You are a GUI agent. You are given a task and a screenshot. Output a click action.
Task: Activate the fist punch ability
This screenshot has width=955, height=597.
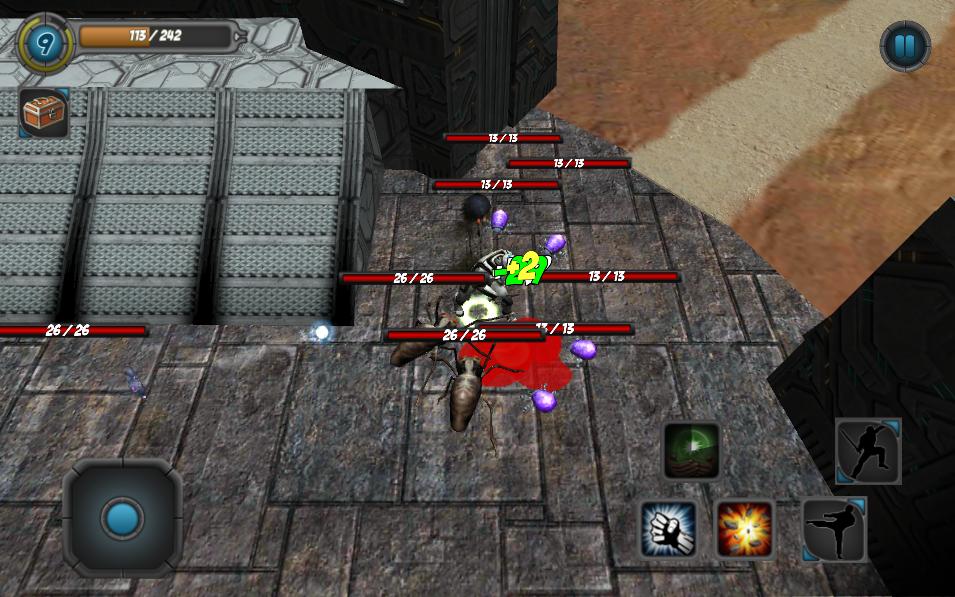tap(668, 528)
